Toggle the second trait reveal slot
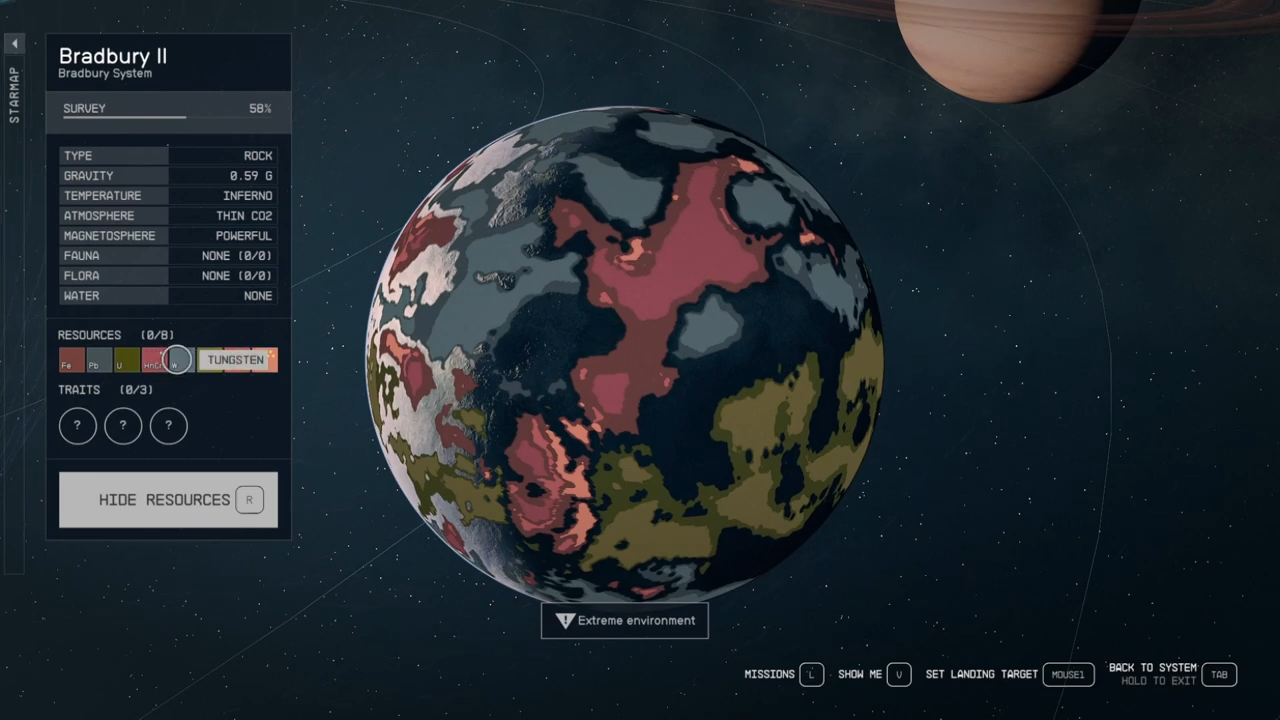 tap(122, 425)
